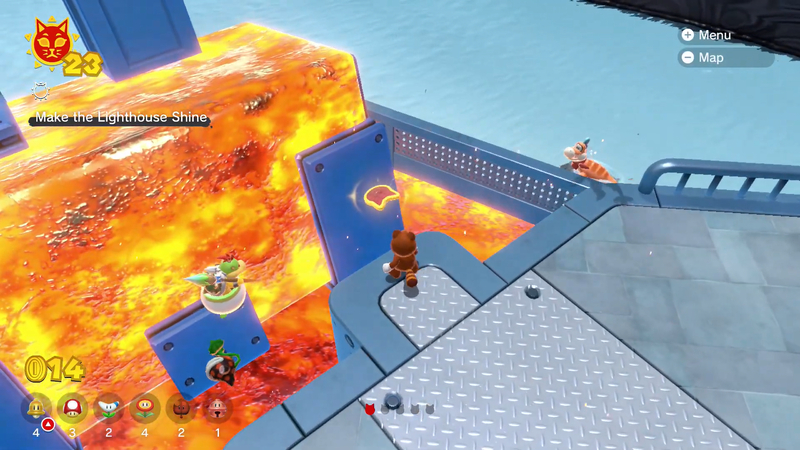This screenshot has width=800, height=450.
Task: Use the Super Leaf reserve item
Action: click(181, 408)
